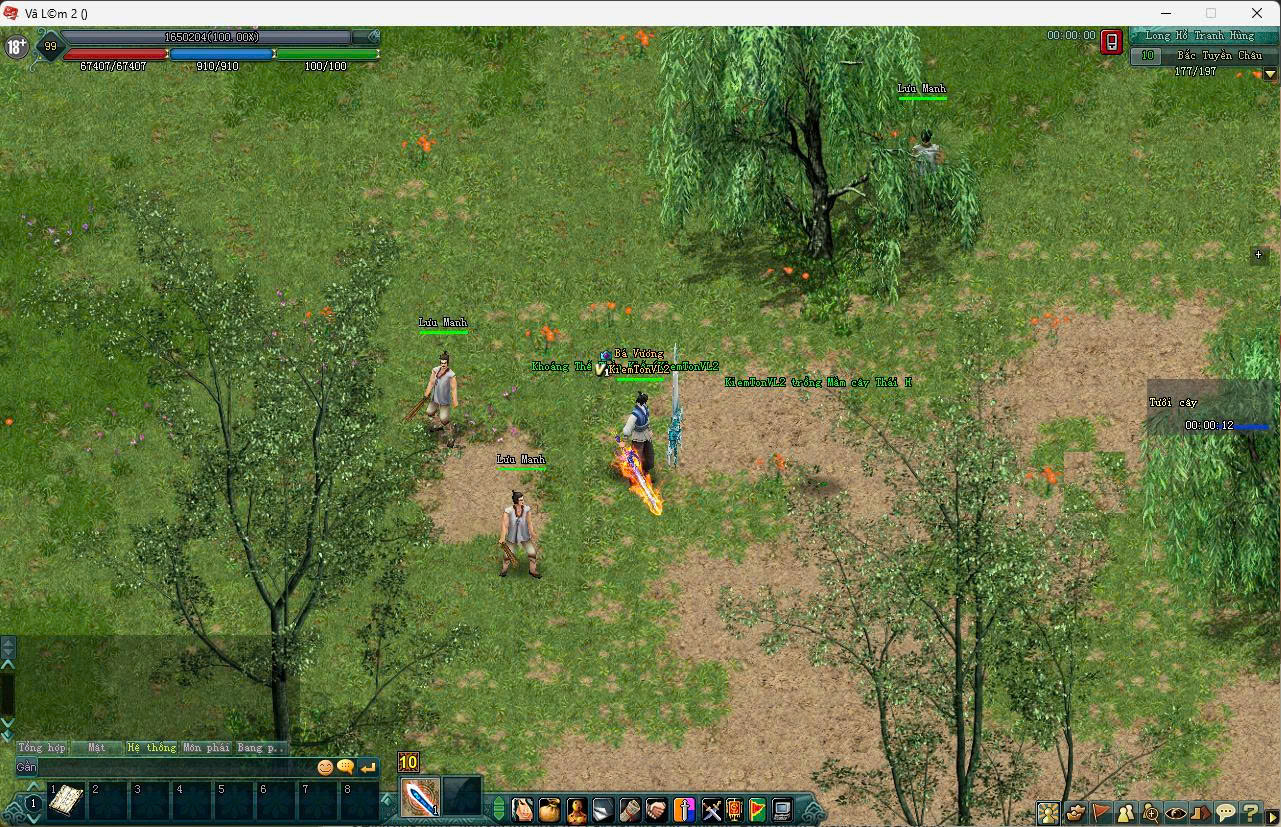This screenshot has width=1281, height=827.
Task: Switch to the Tổng hợp chat tab
Action: 41,747
